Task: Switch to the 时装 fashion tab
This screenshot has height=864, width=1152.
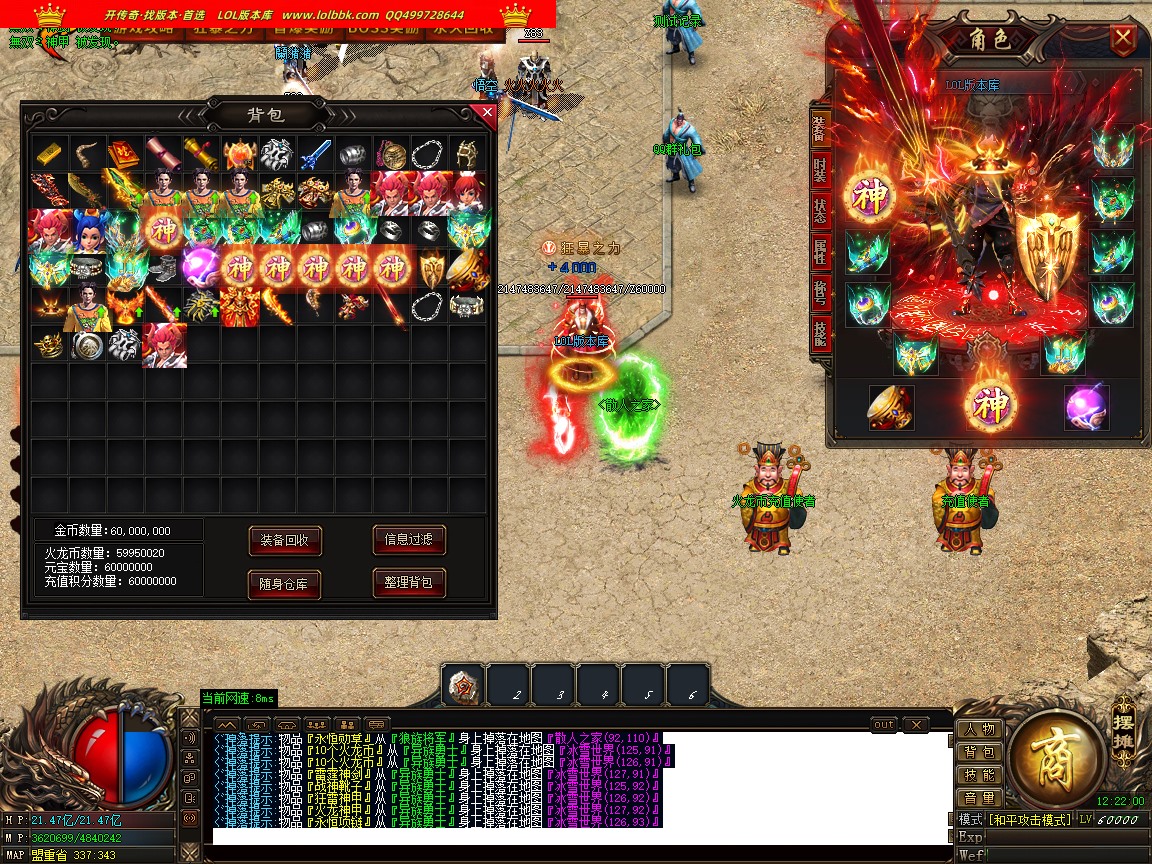Action: pyautogui.click(x=820, y=169)
